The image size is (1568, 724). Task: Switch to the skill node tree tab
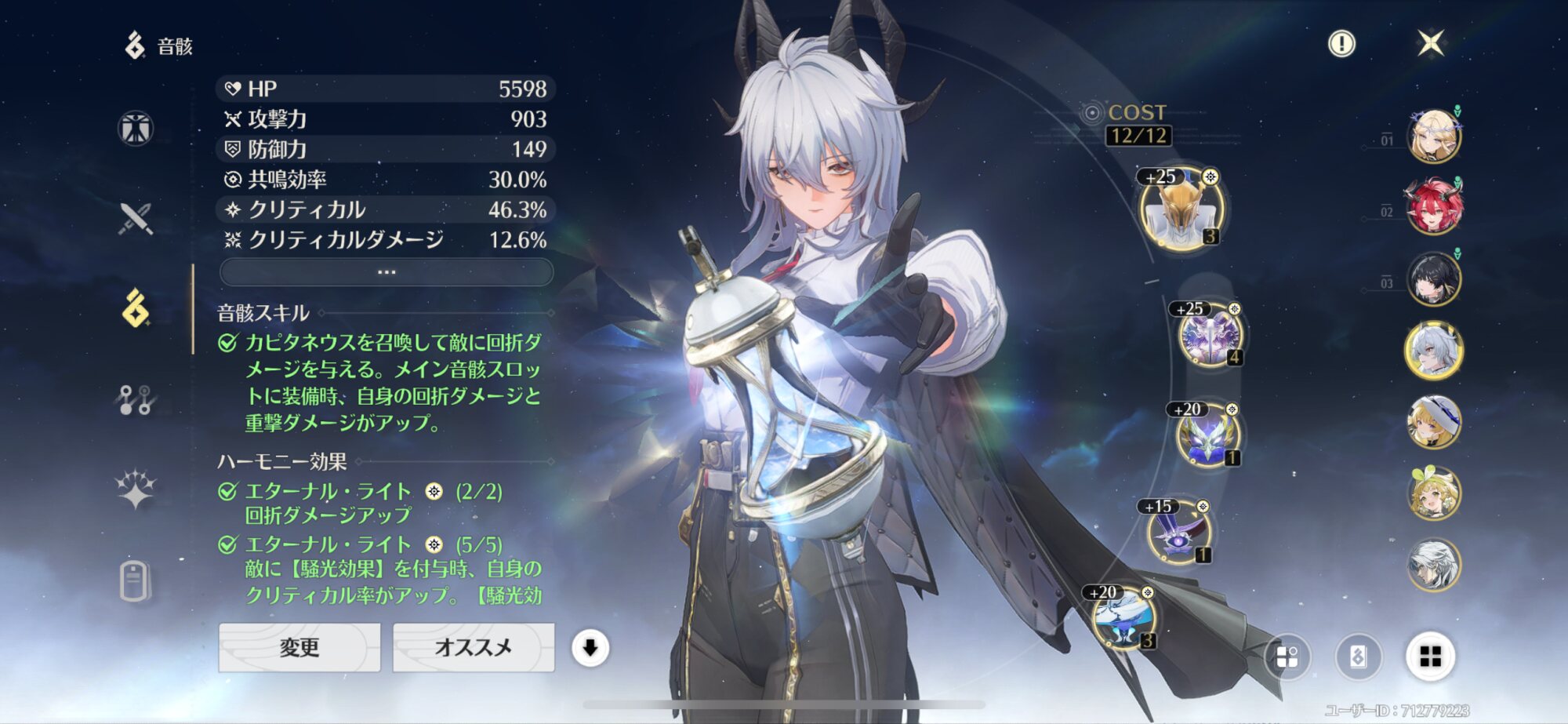pyautogui.click(x=136, y=400)
